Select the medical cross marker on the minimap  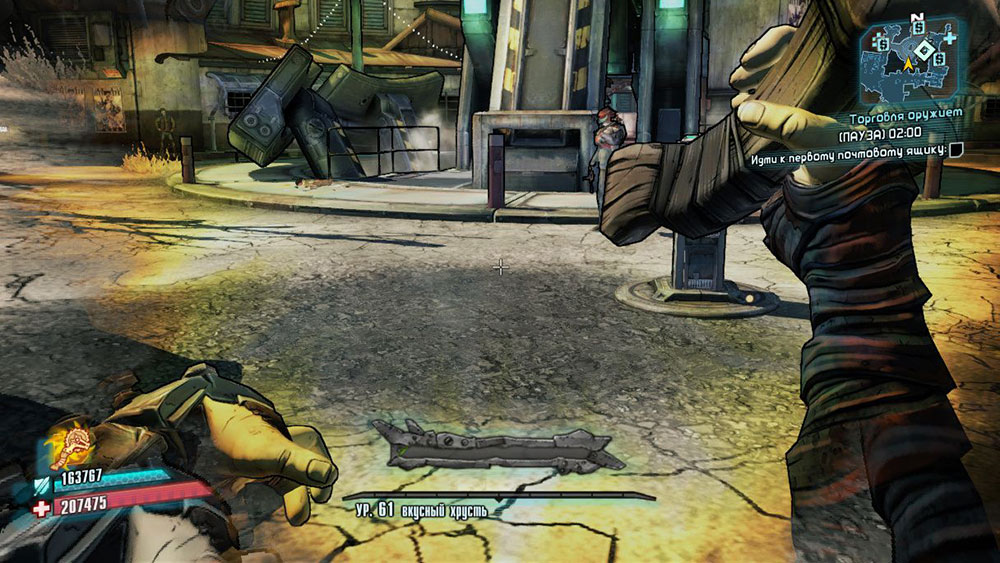point(949,38)
